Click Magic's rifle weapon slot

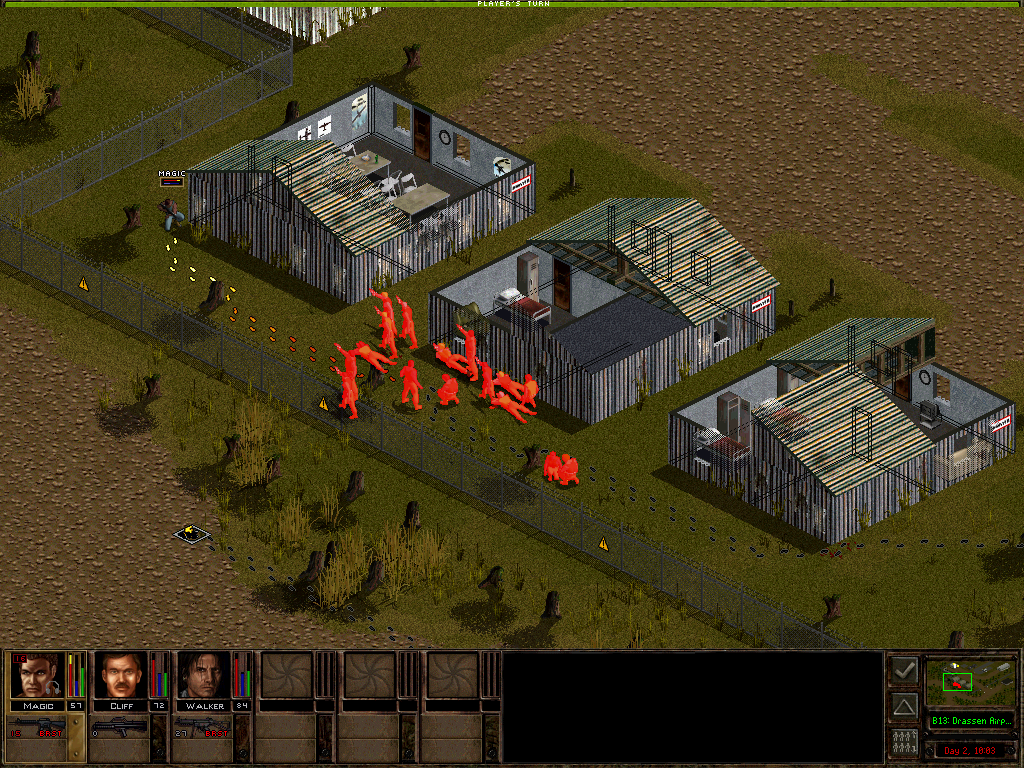tap(38, 727)
